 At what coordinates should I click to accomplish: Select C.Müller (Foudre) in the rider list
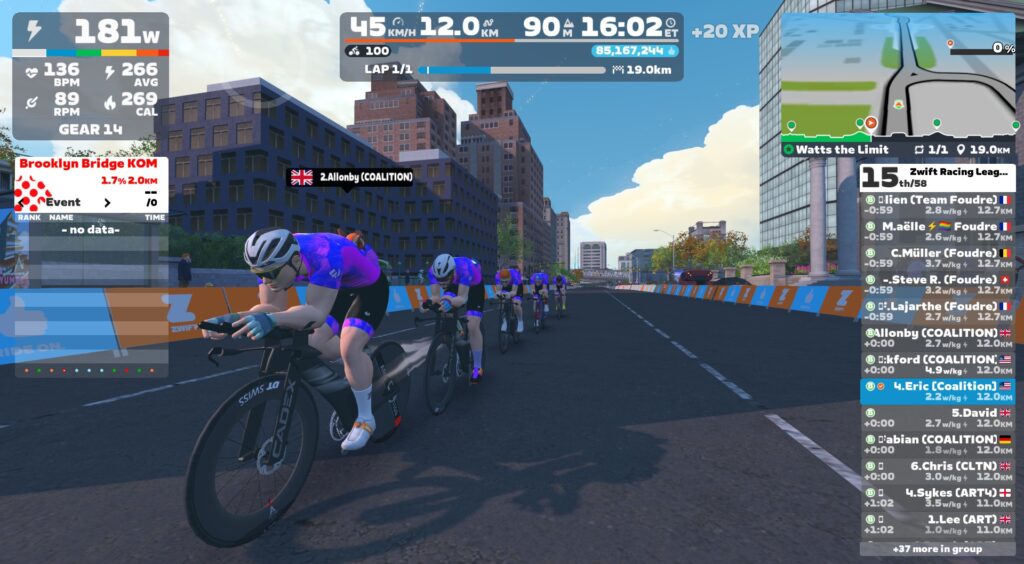coord(938,258)
